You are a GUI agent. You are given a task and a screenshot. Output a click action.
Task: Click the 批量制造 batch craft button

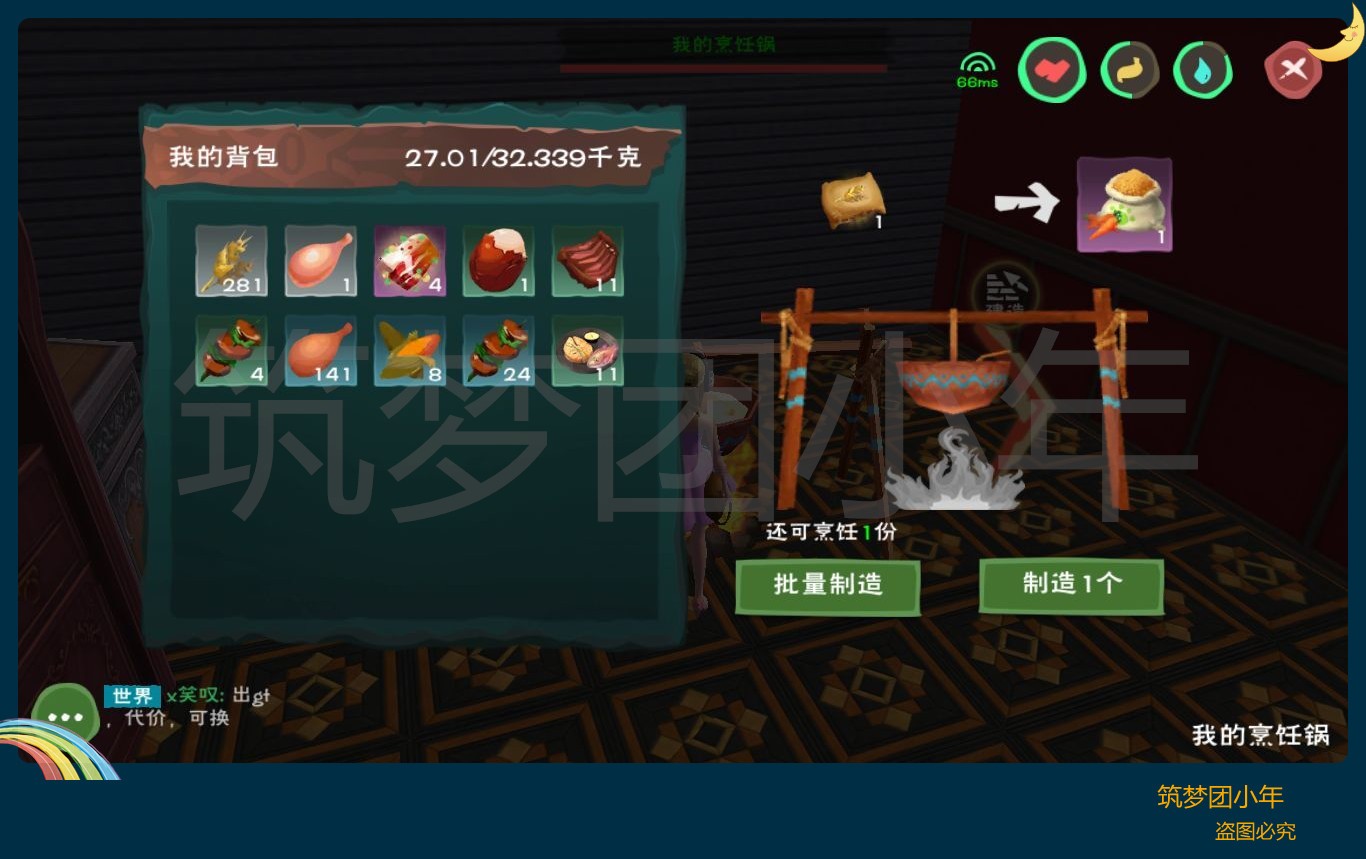pos(827,586)
